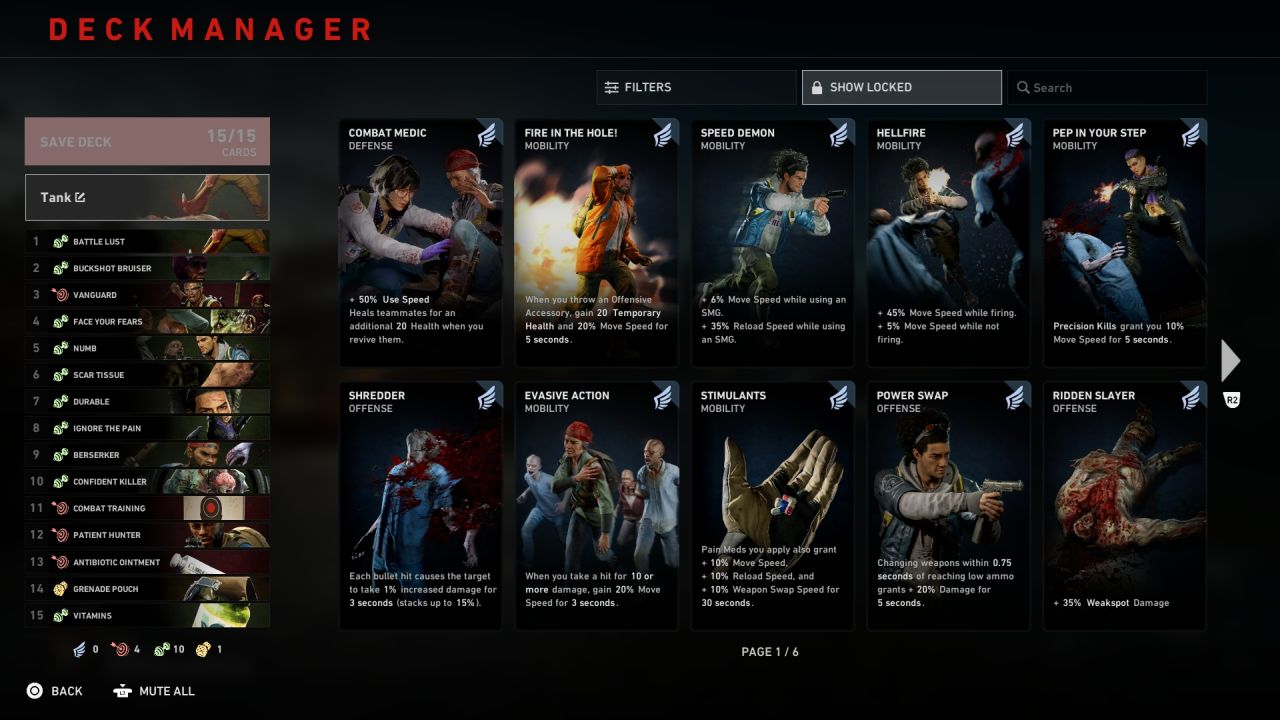Rename the Tank deck
1280x720 pixels.
point(147,197)
